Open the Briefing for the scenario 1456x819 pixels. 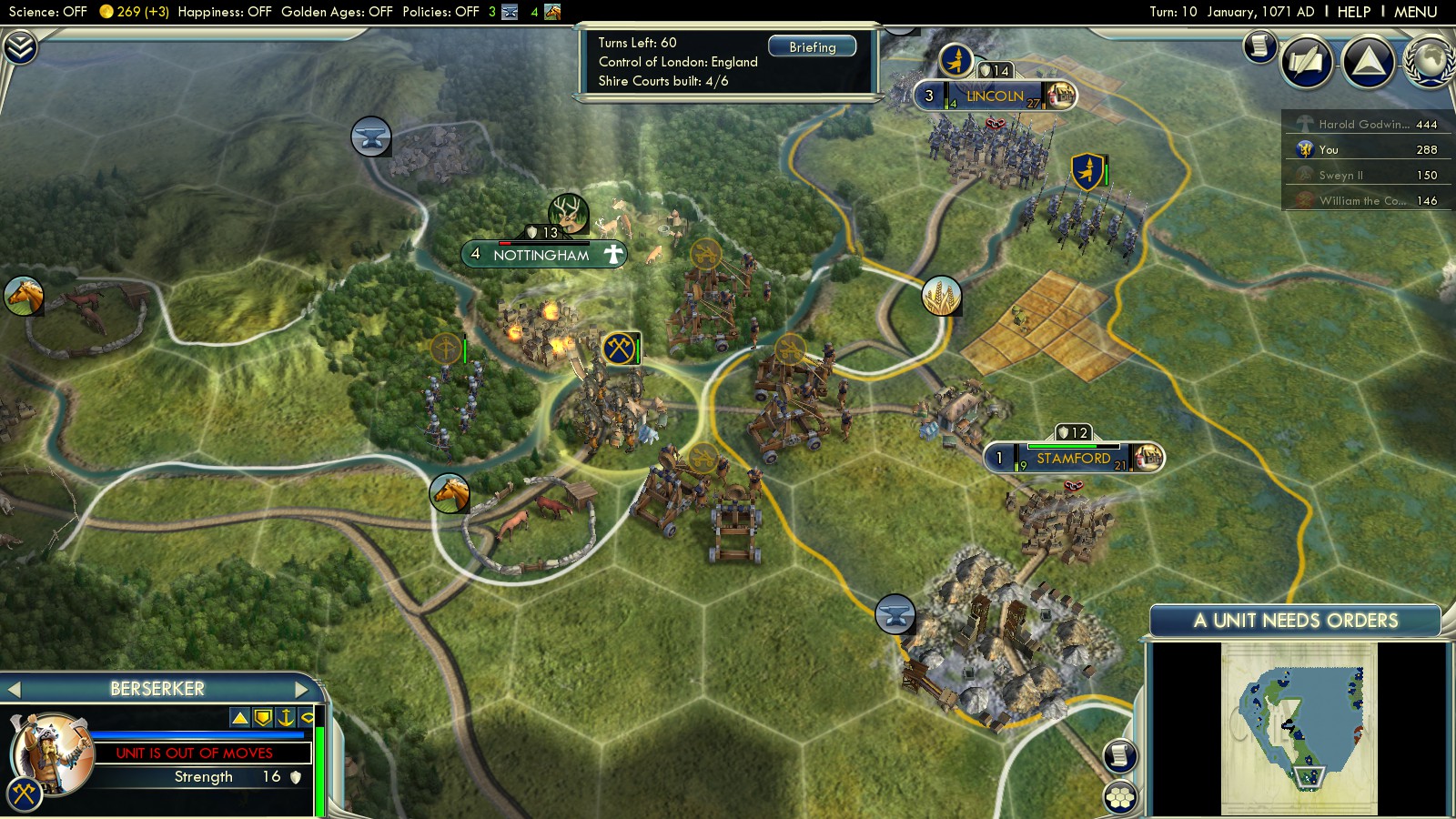(812, 46)
